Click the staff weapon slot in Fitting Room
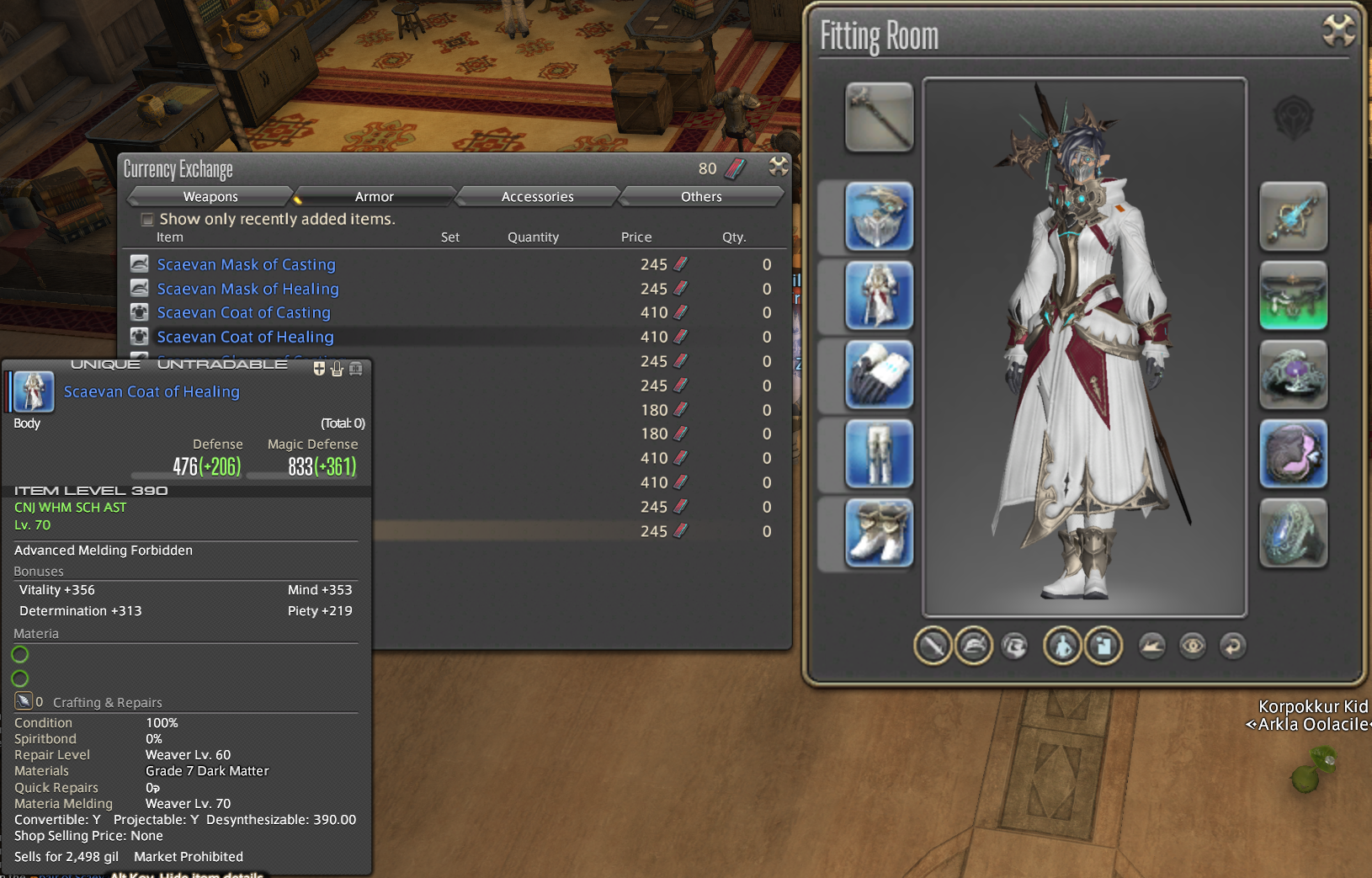Viewport: 1372px width, 878px height. (x=879, y=117)
